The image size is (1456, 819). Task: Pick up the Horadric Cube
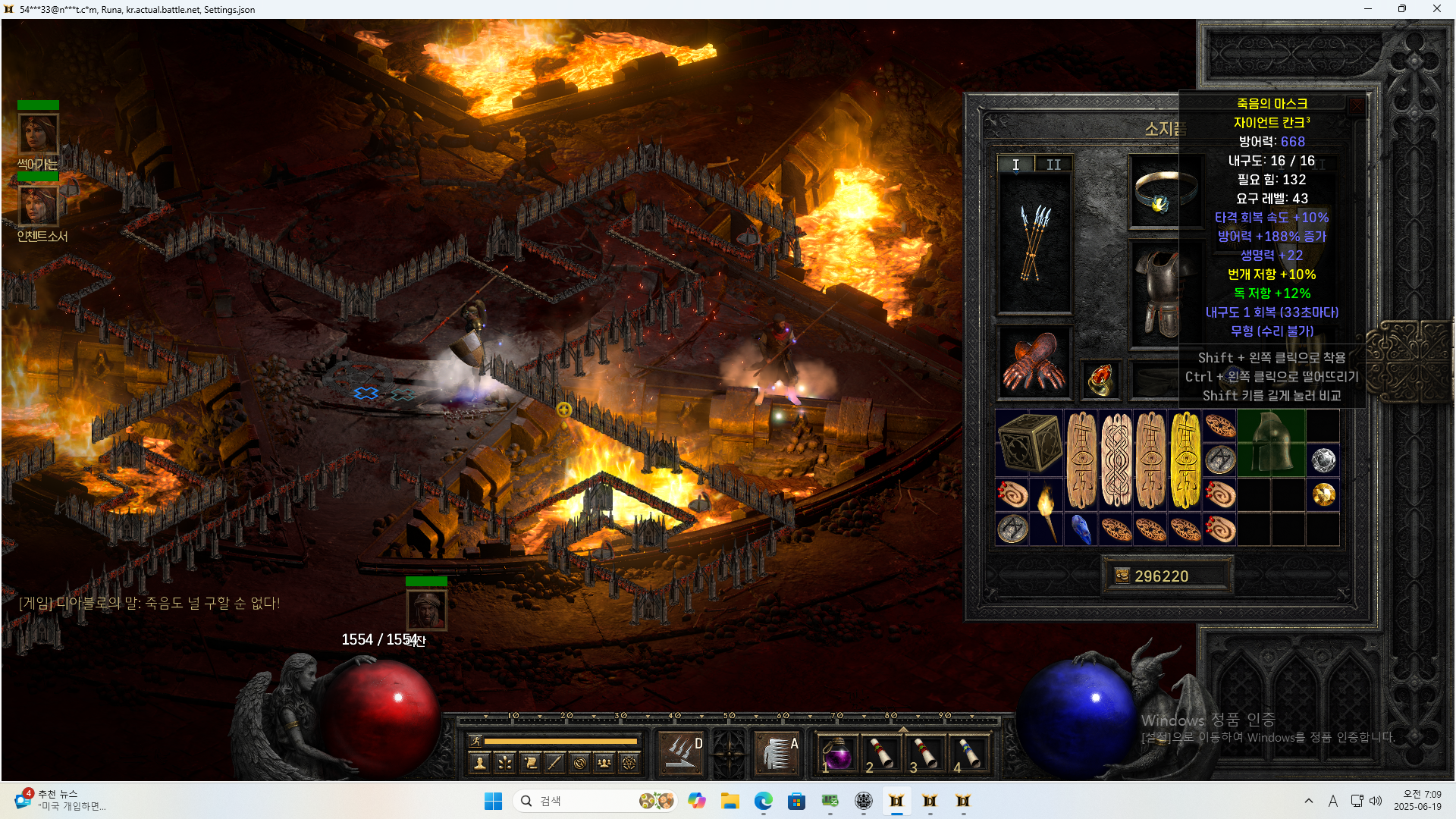tap(1029, 443)
